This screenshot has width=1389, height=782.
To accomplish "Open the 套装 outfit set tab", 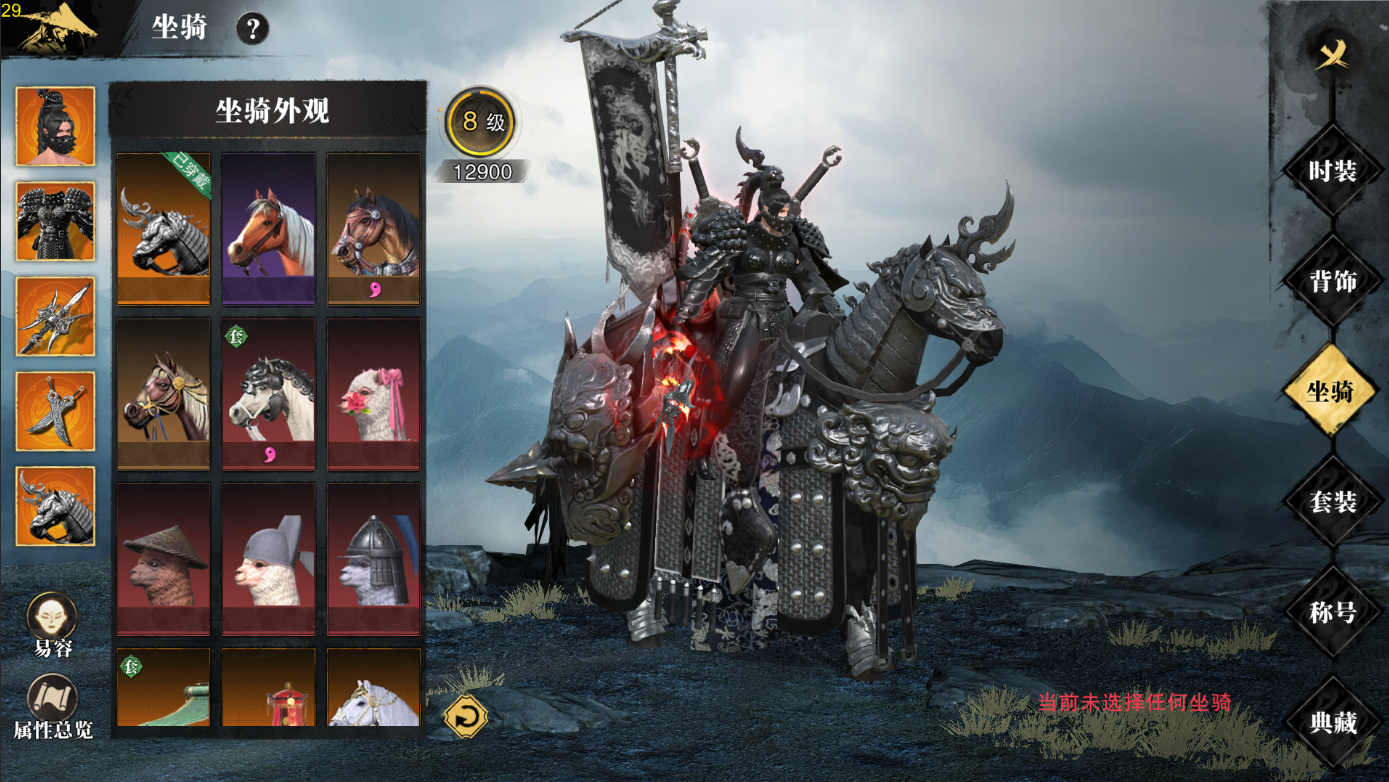I will pyautogui.click(x=1332, y=502).
